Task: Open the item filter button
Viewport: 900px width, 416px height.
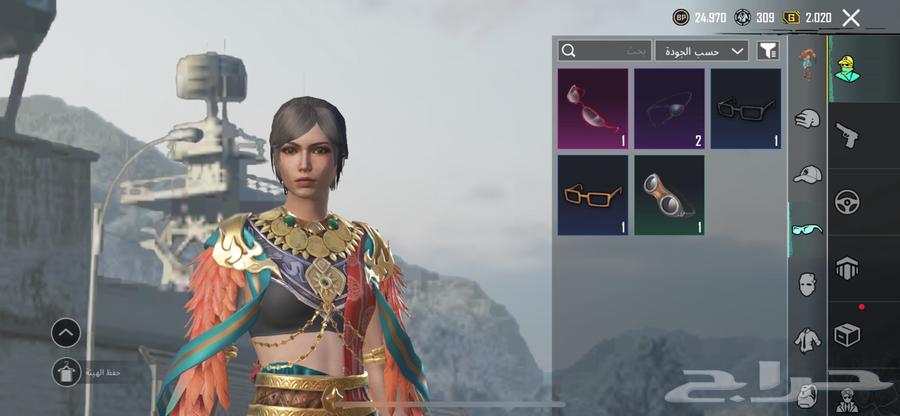Action: [768, 50]
